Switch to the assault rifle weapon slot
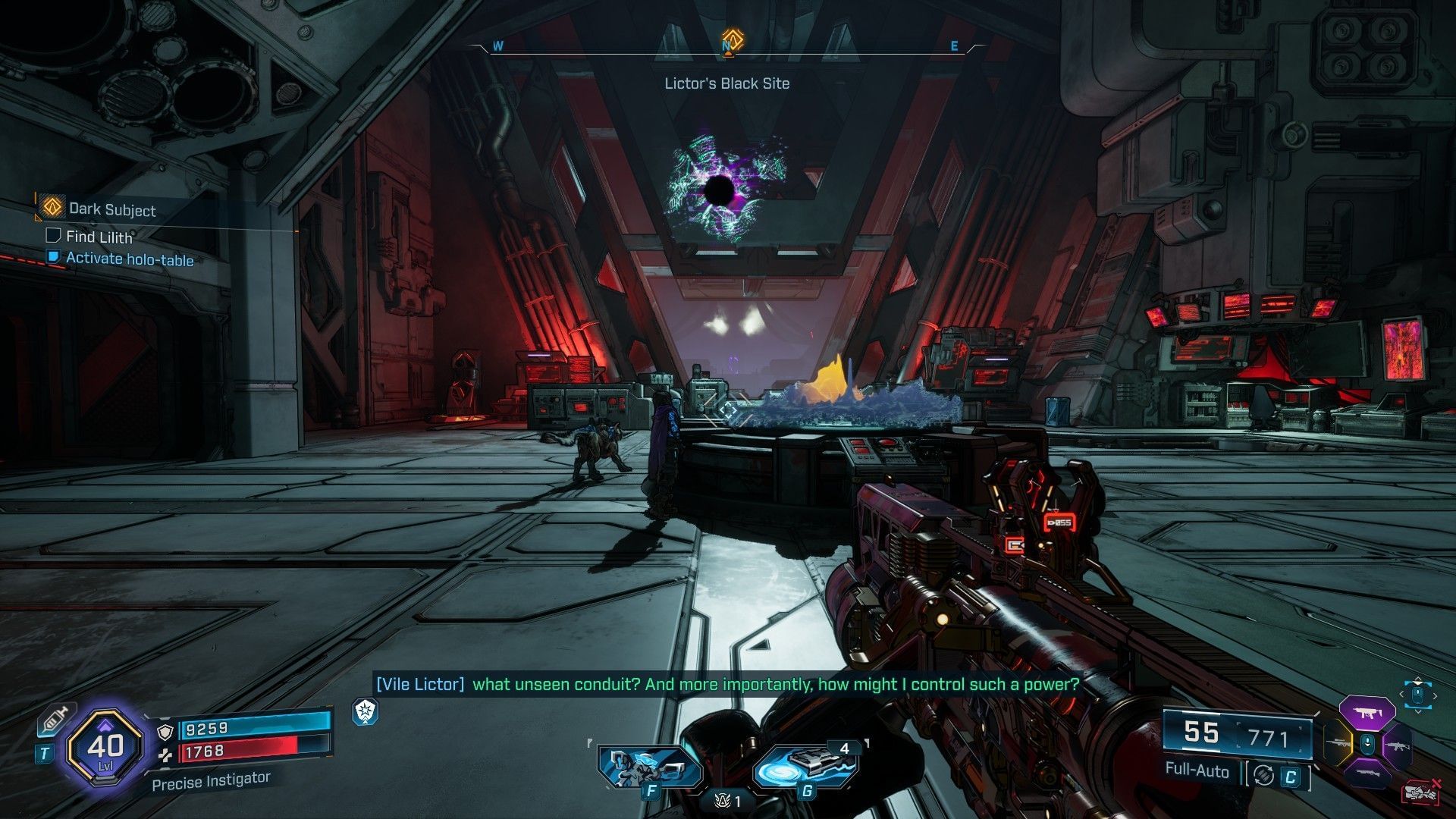The image size is (1456, 819). pos(1397,746)
